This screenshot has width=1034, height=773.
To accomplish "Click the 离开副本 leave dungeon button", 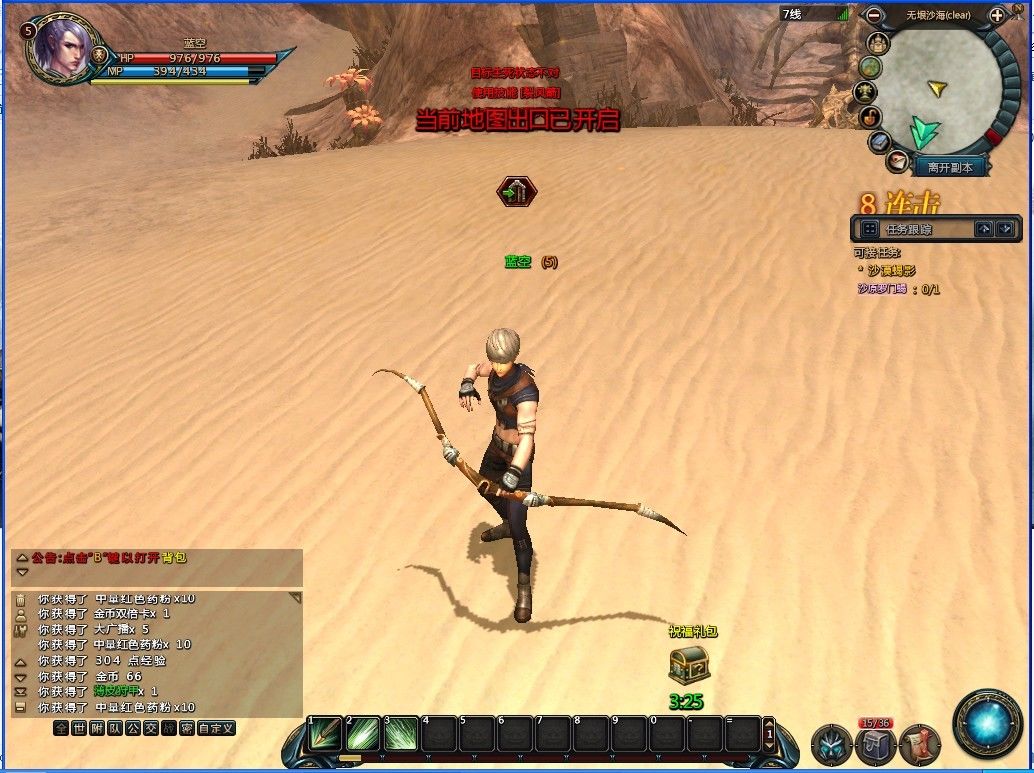I will coord(949,168).
